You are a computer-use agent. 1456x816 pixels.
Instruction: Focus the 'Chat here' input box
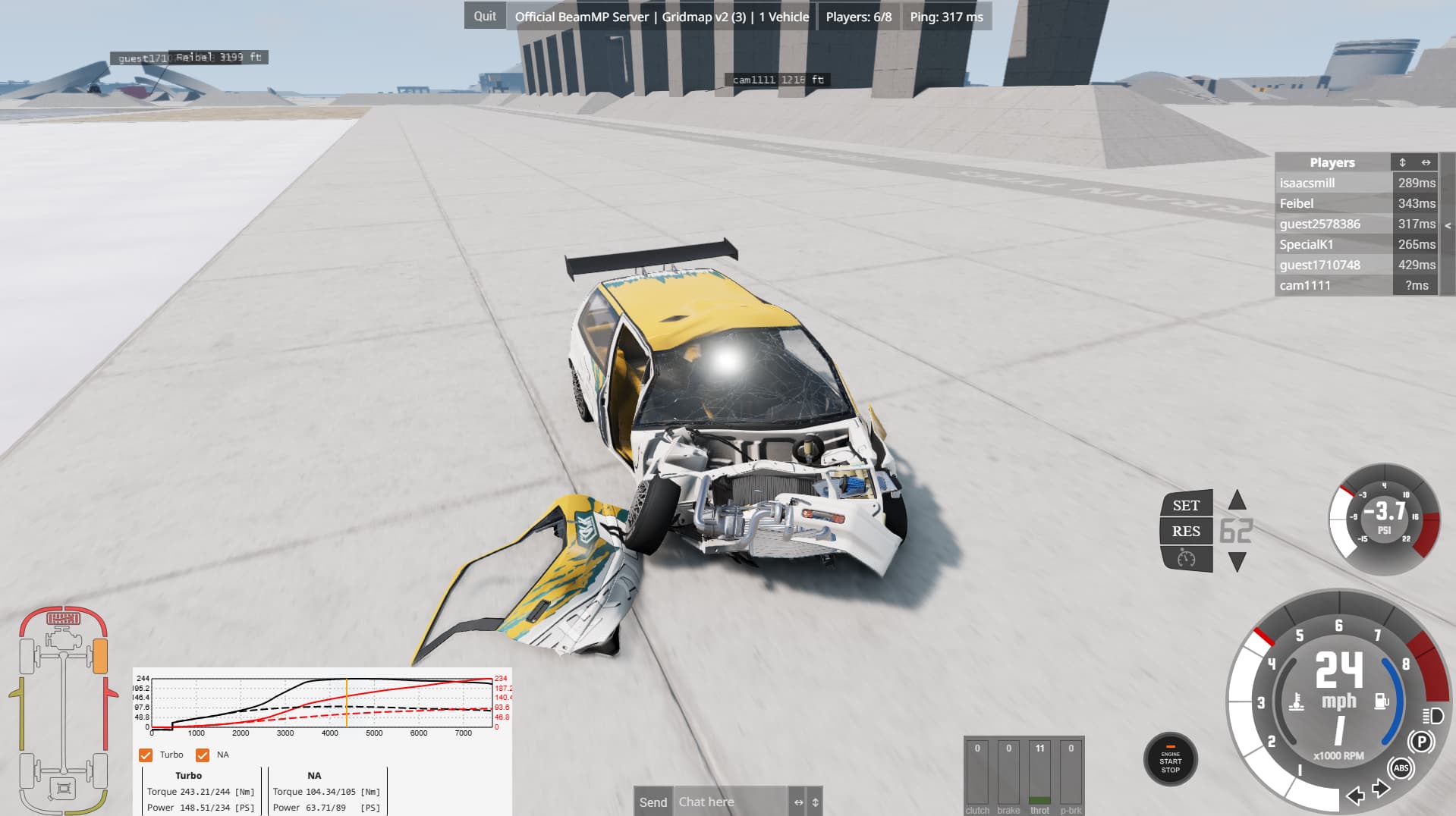tap(728, 802)
